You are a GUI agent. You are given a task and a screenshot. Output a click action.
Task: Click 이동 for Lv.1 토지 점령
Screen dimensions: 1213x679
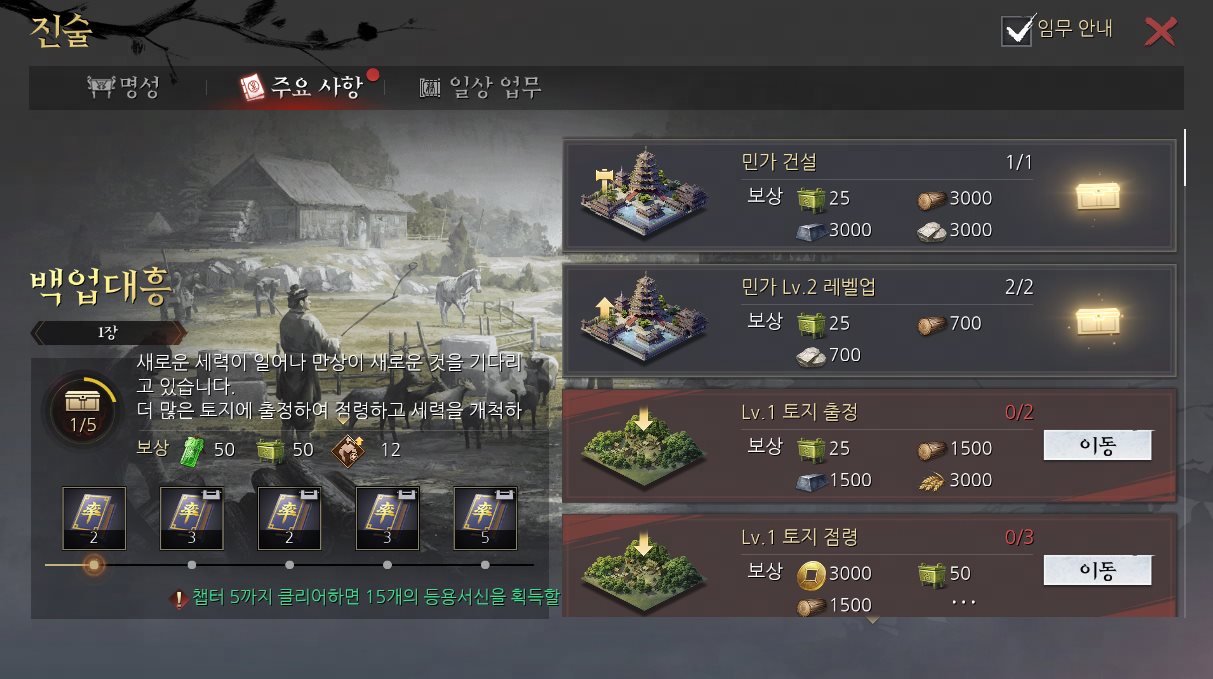pos(1097,571)
